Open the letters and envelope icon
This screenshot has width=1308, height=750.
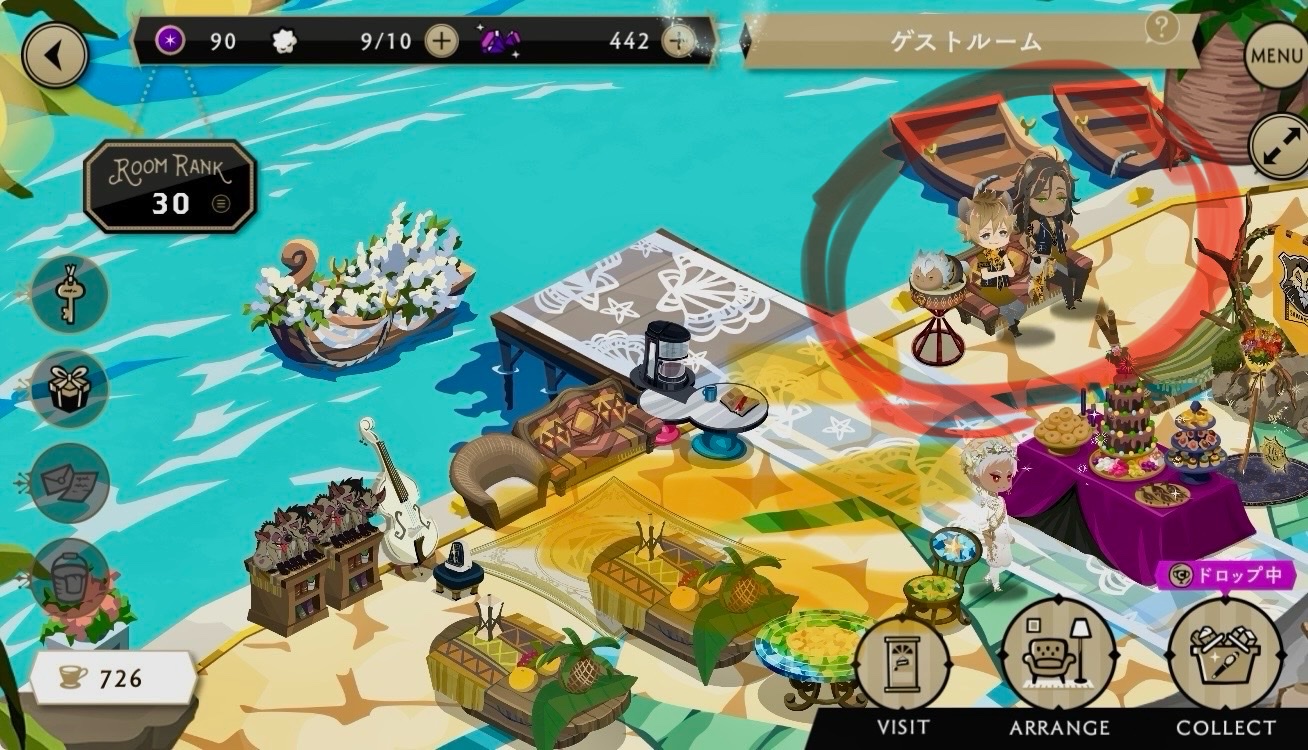[69, 482]
